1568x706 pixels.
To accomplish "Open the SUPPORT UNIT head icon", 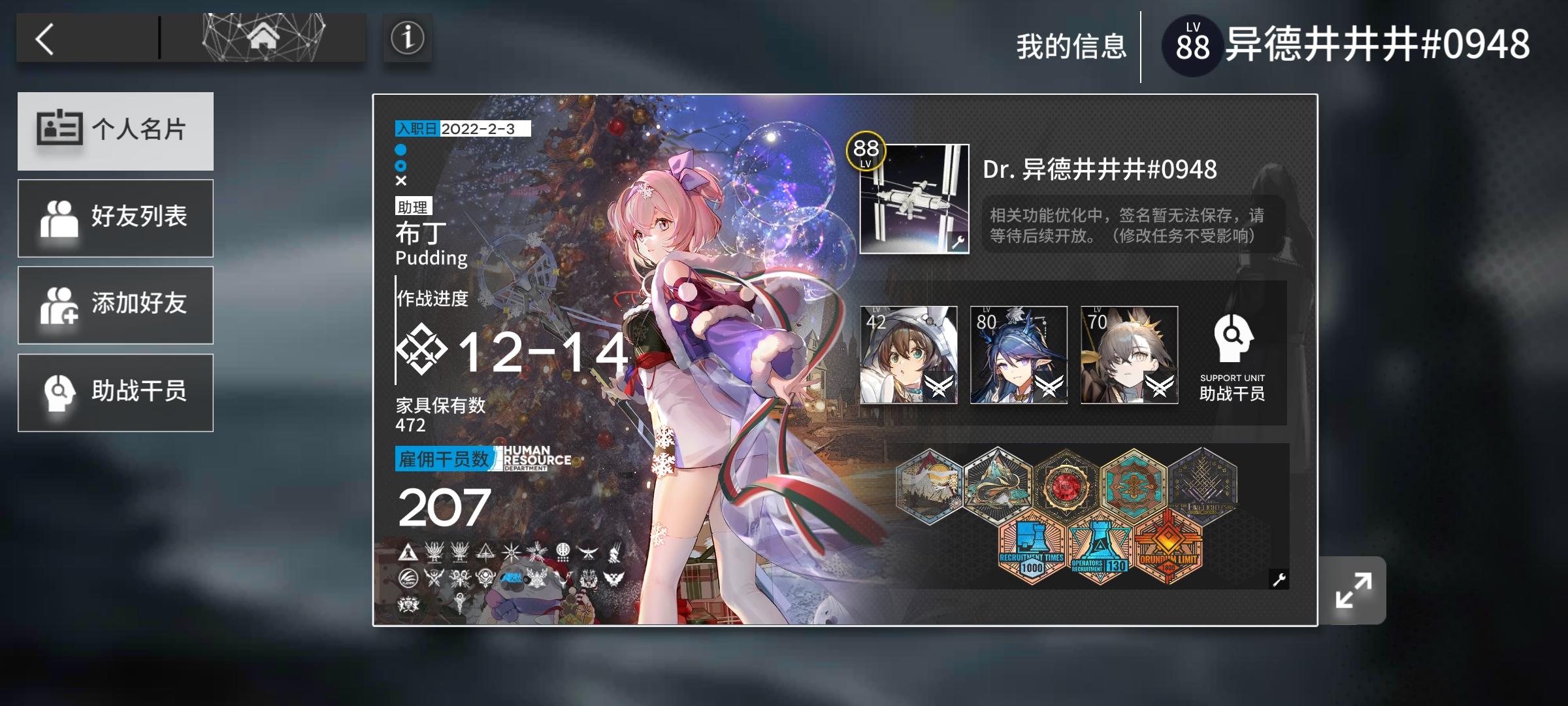I will click(x=1233, y=340).
